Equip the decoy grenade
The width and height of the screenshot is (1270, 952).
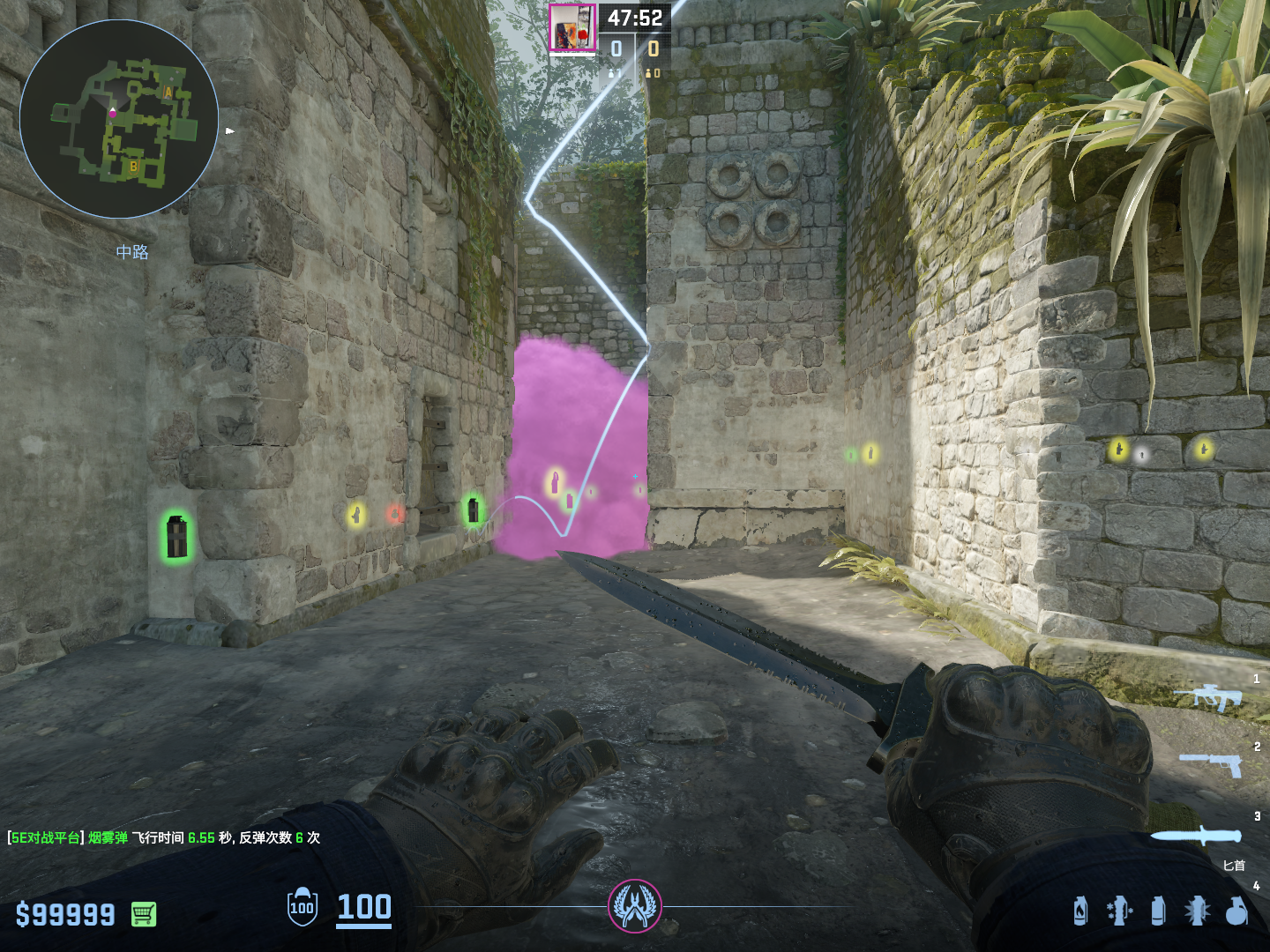[1118, 911]
